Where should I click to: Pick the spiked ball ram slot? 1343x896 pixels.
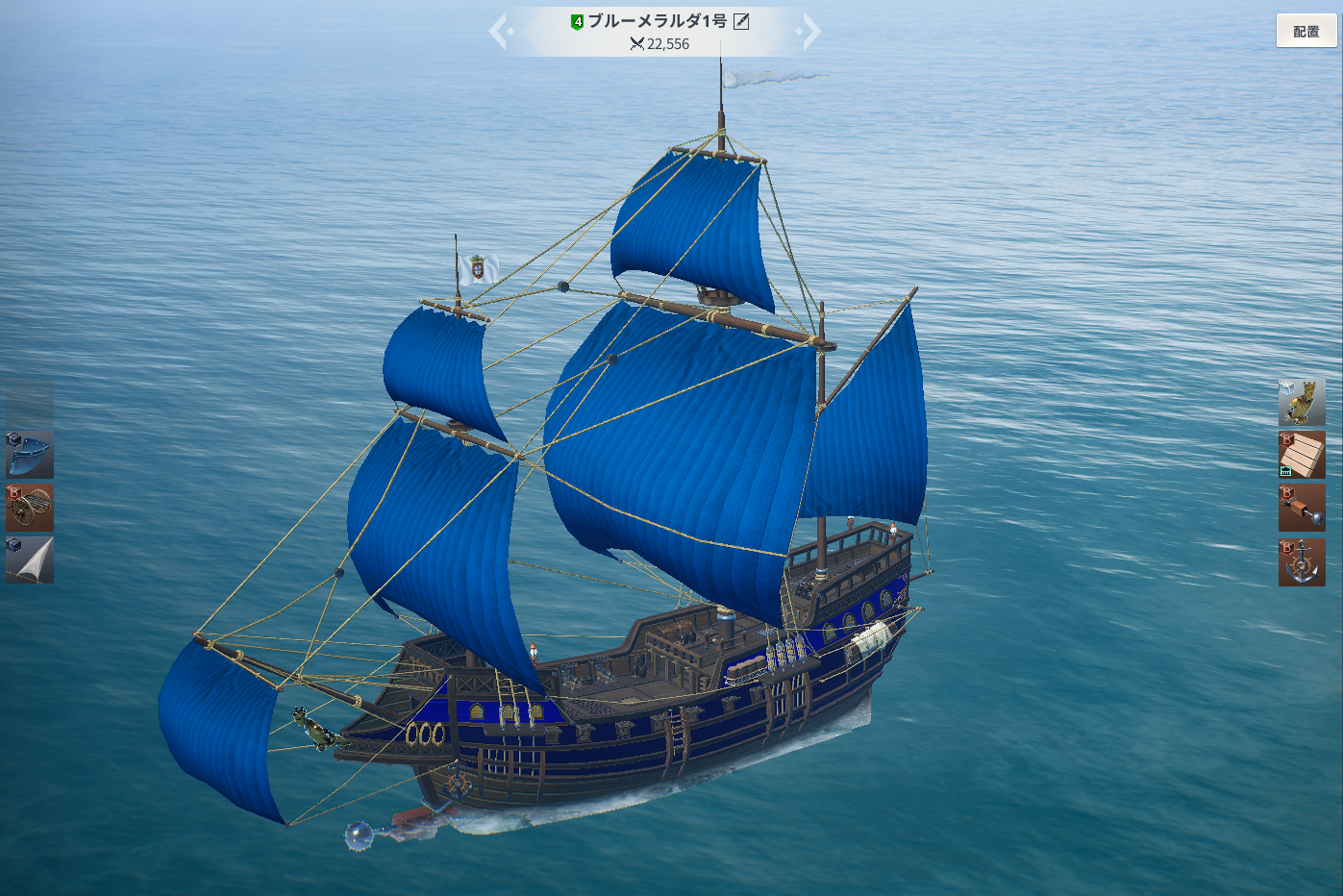click(x=1302, y=508)
